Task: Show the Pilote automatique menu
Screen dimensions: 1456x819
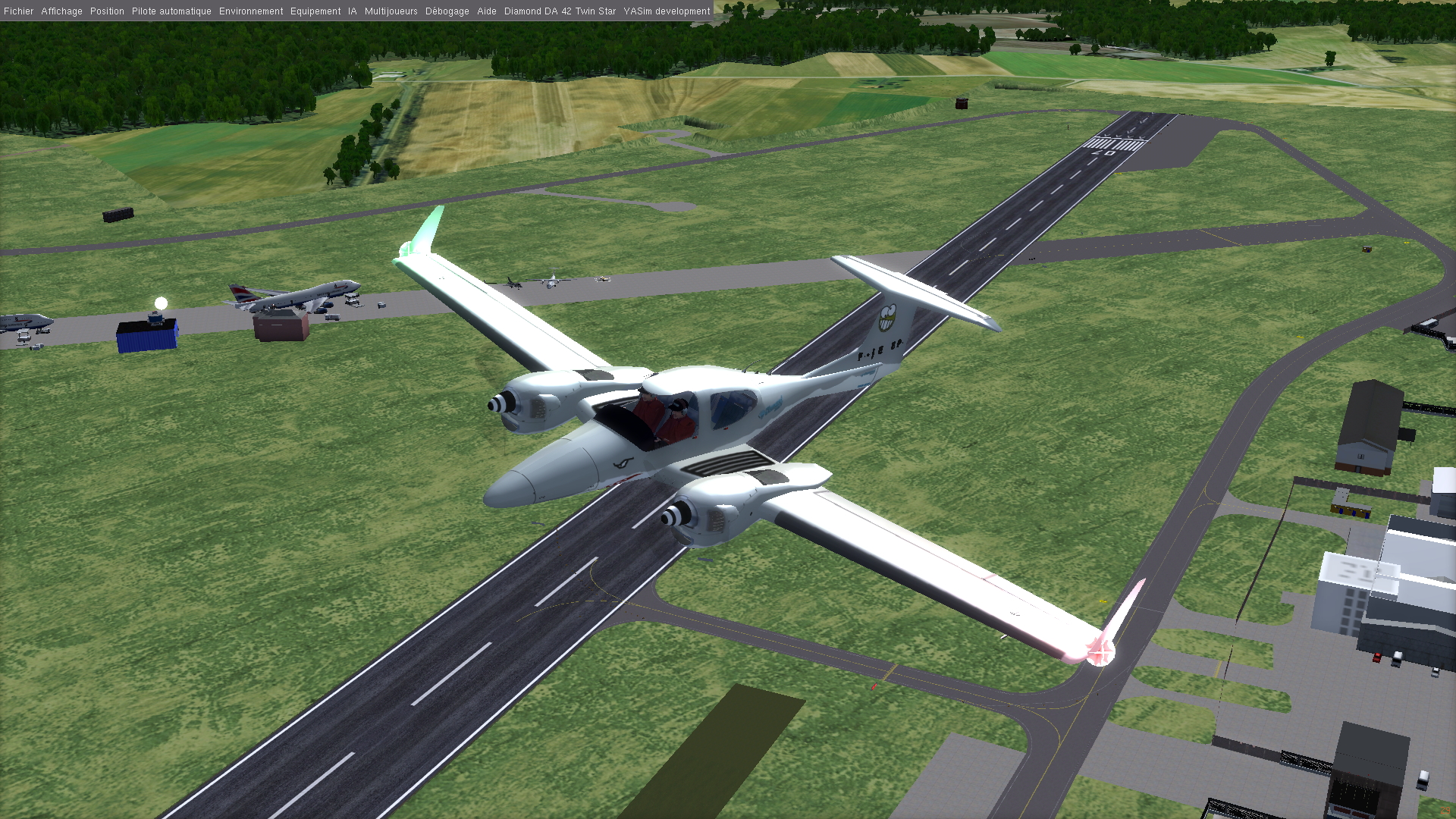Action: pos(171,11)
